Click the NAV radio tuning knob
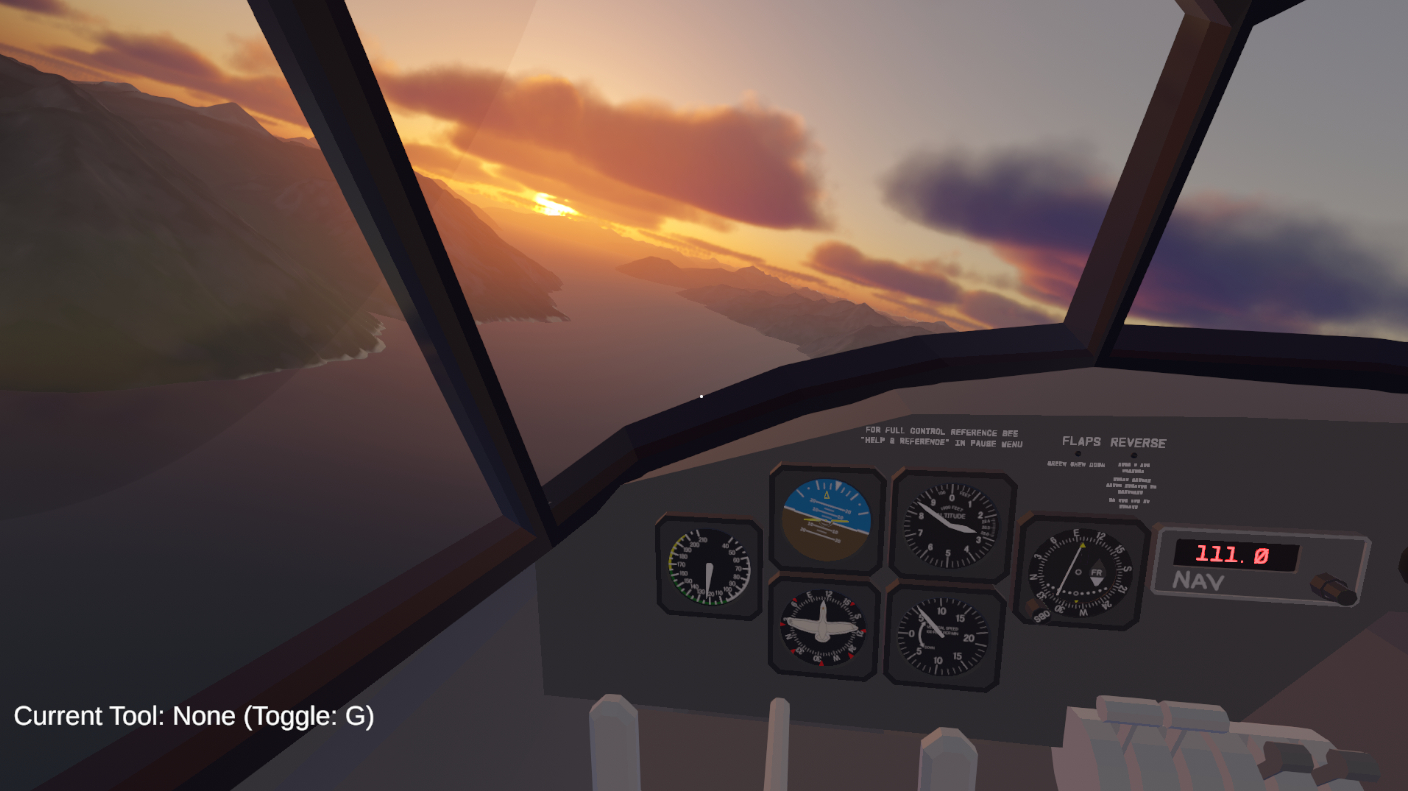 coord(1336,589)
